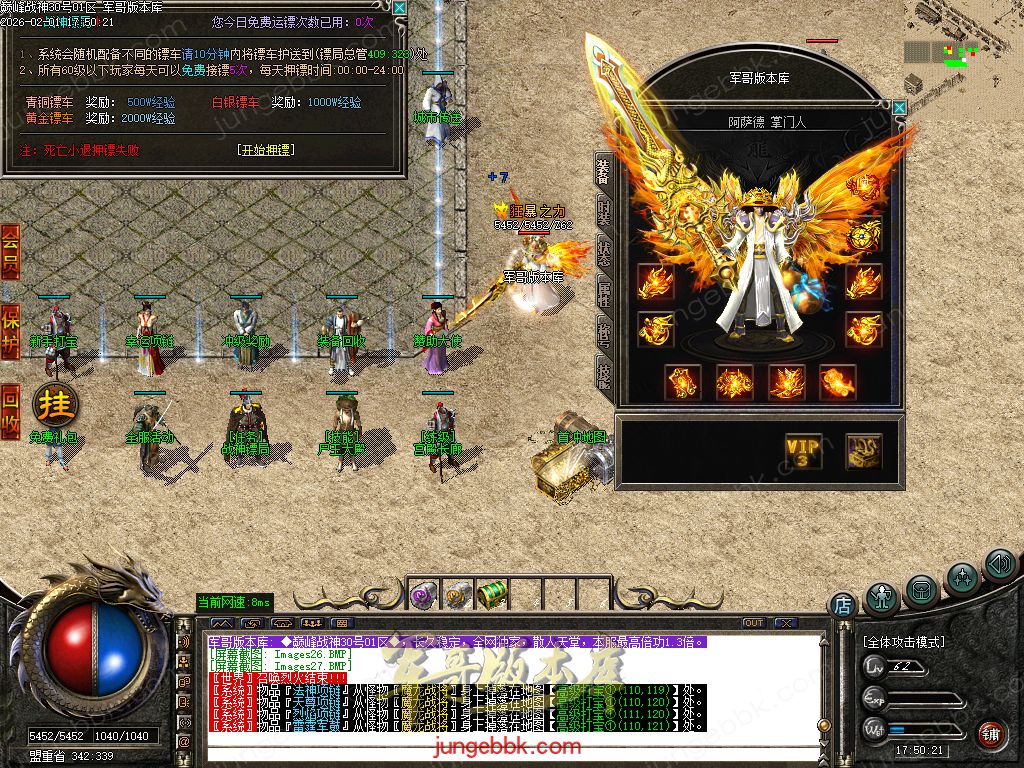This screenshot has height=768, width=1024.
Task: Open the treasure chest icon beside VIP
Action: [863, 451]
